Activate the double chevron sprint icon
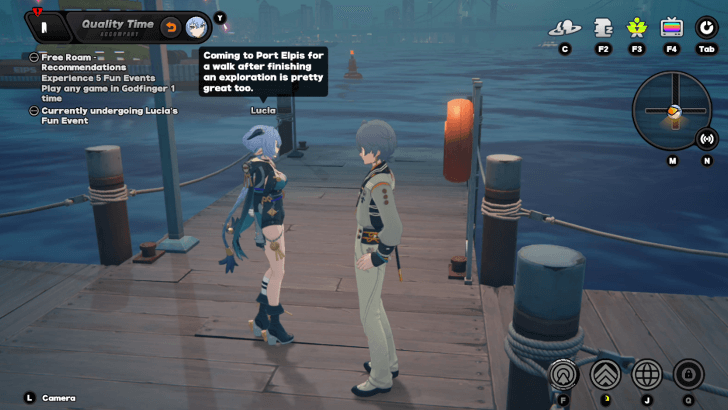This screenshot has width=728, height=410. 604,374
